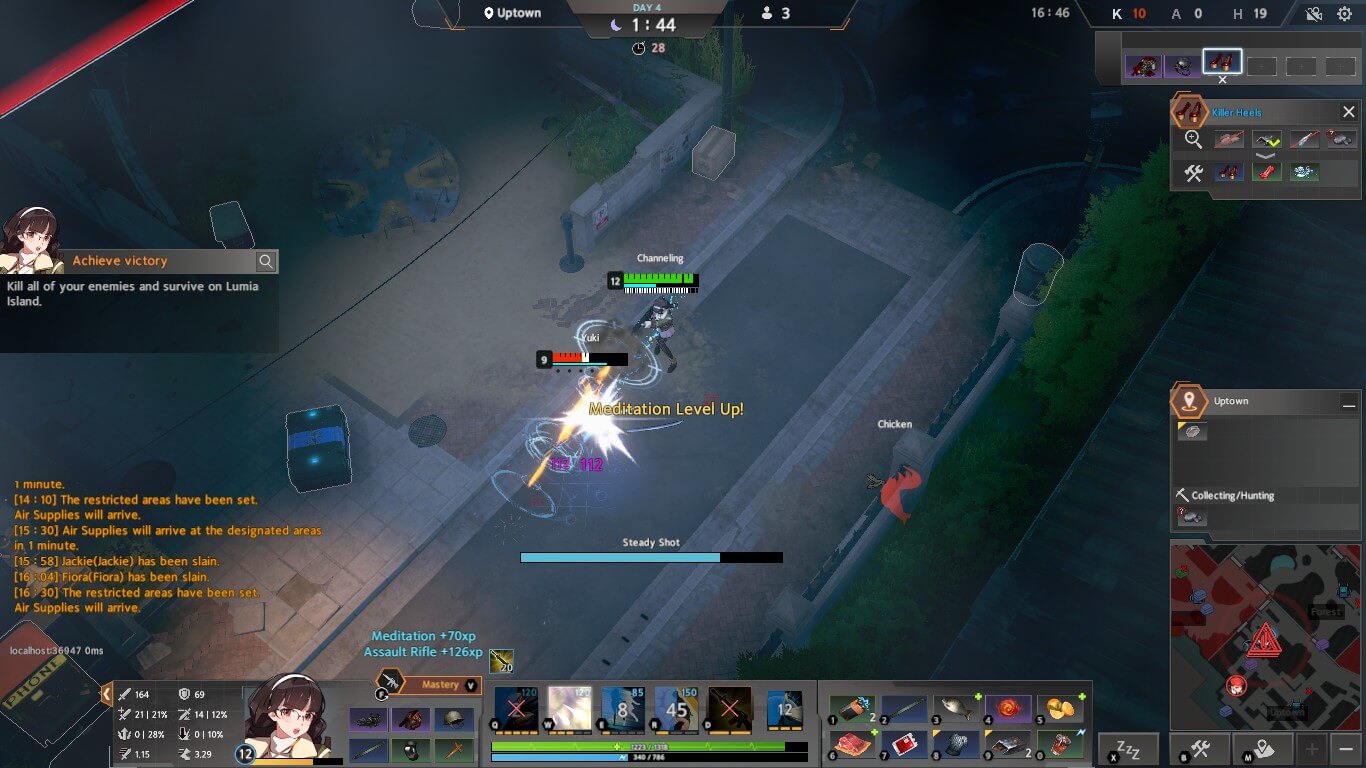Toggle the crossed-out camera icon
The height and width of the screenshot is (768, 1366).
click(x=1314, y=14)
